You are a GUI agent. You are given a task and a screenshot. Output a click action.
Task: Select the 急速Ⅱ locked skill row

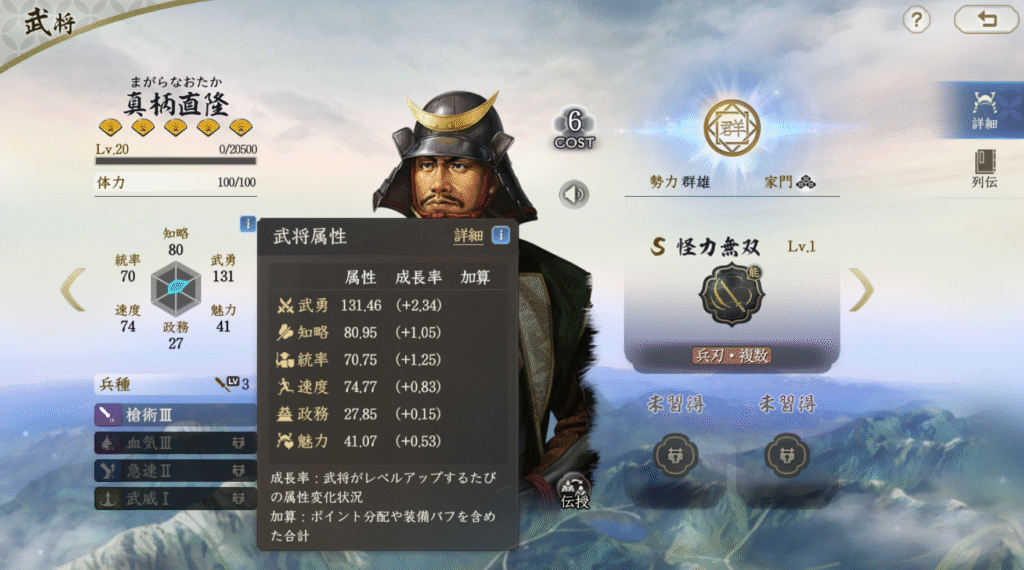point(175,469)
